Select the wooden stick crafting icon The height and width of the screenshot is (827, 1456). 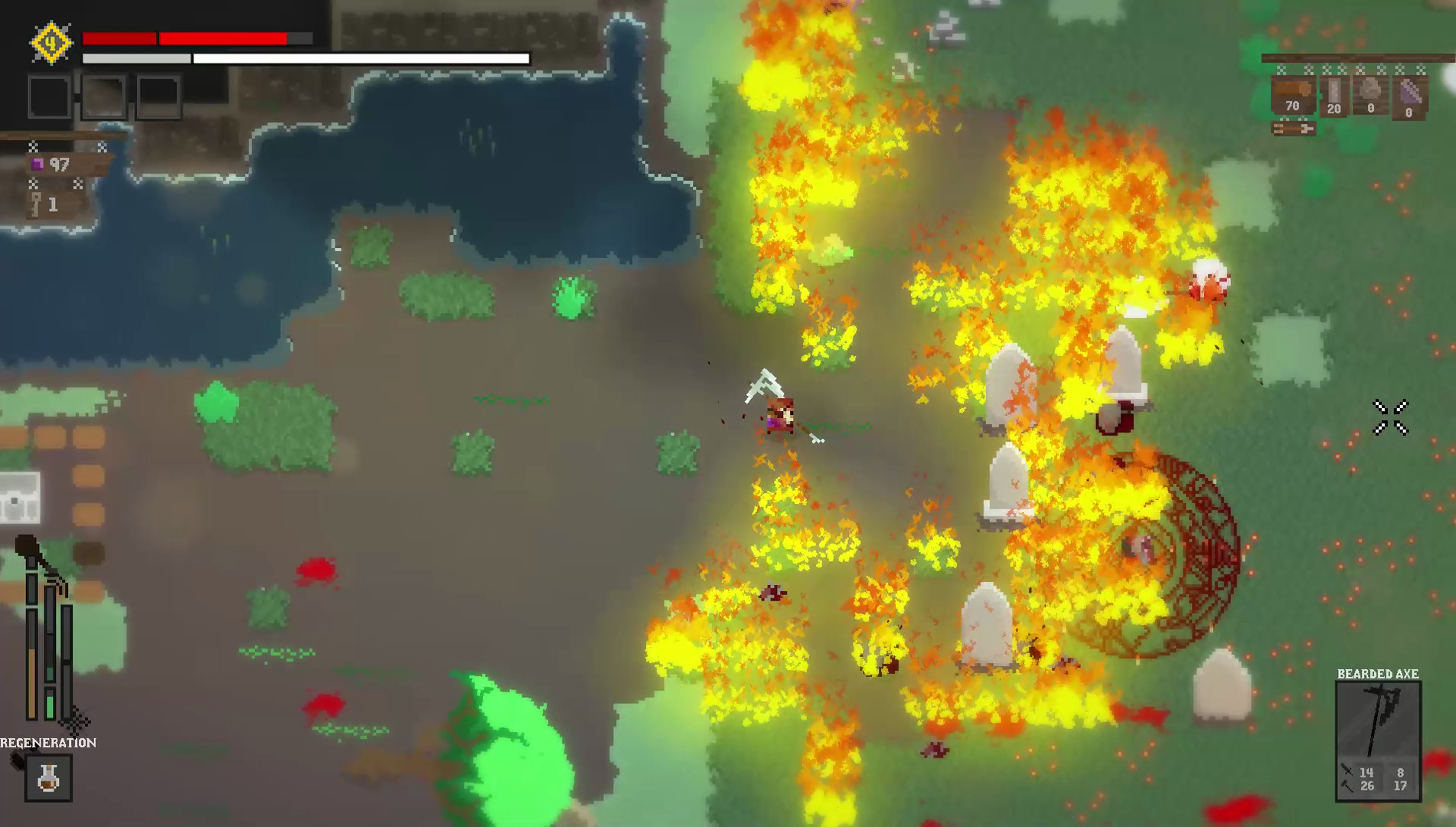click(1292, 129)
